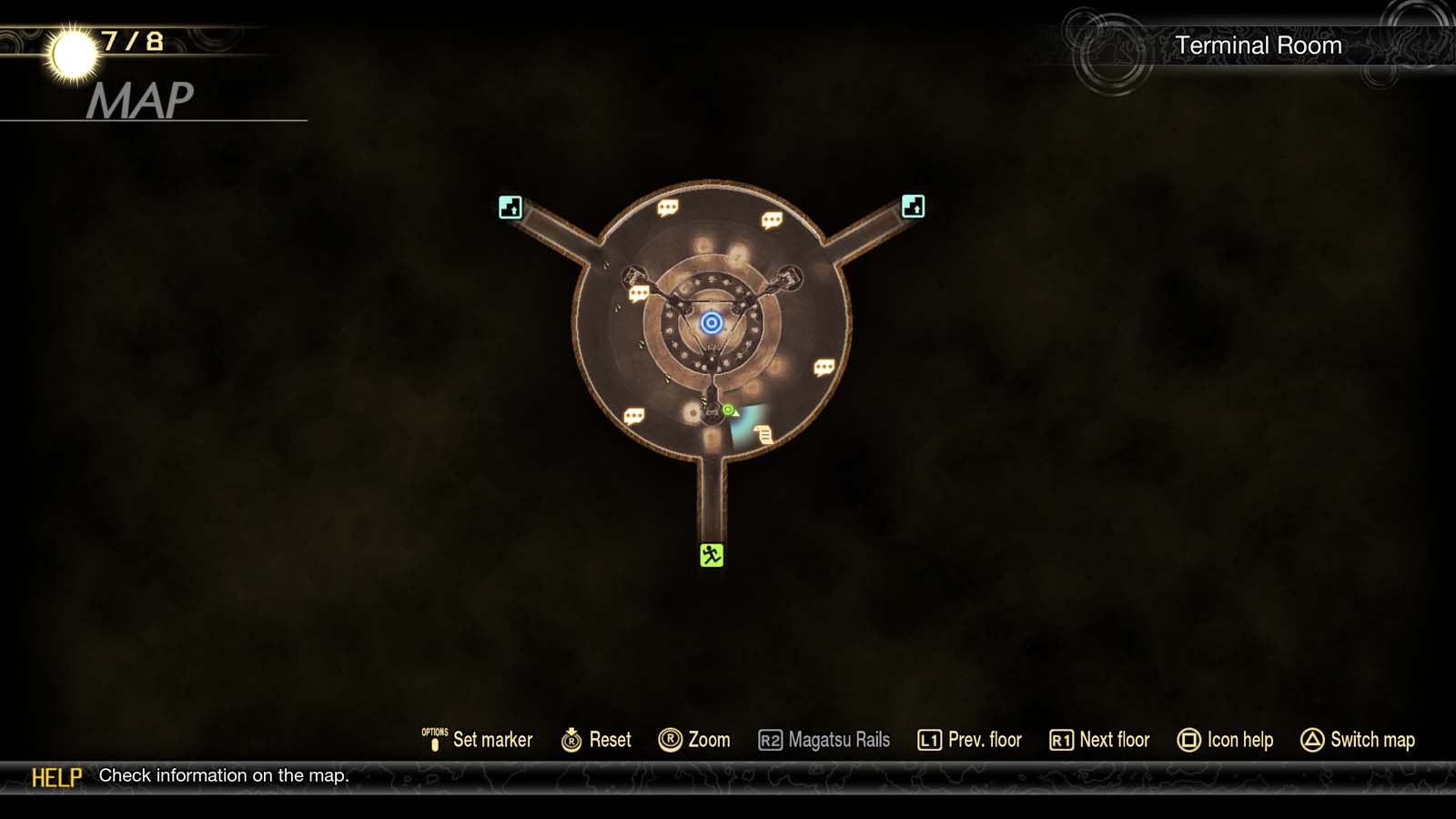
Task: Open the Magatsu Rails view
Action: tap(824, 740)
